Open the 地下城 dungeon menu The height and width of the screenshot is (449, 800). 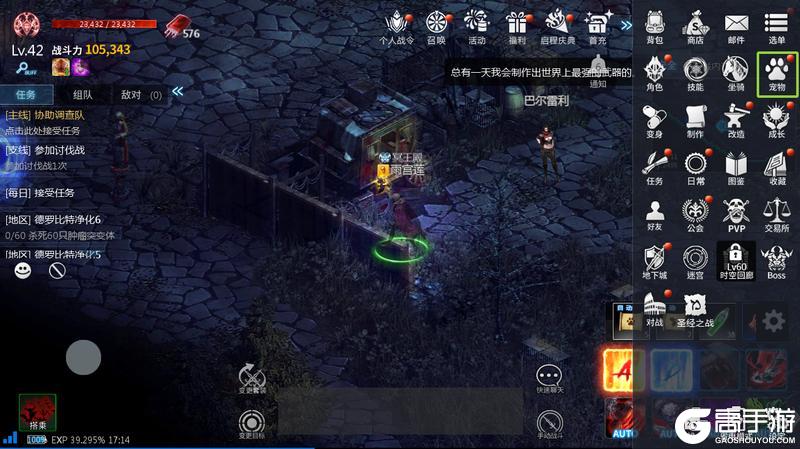(x=655, y=260)
